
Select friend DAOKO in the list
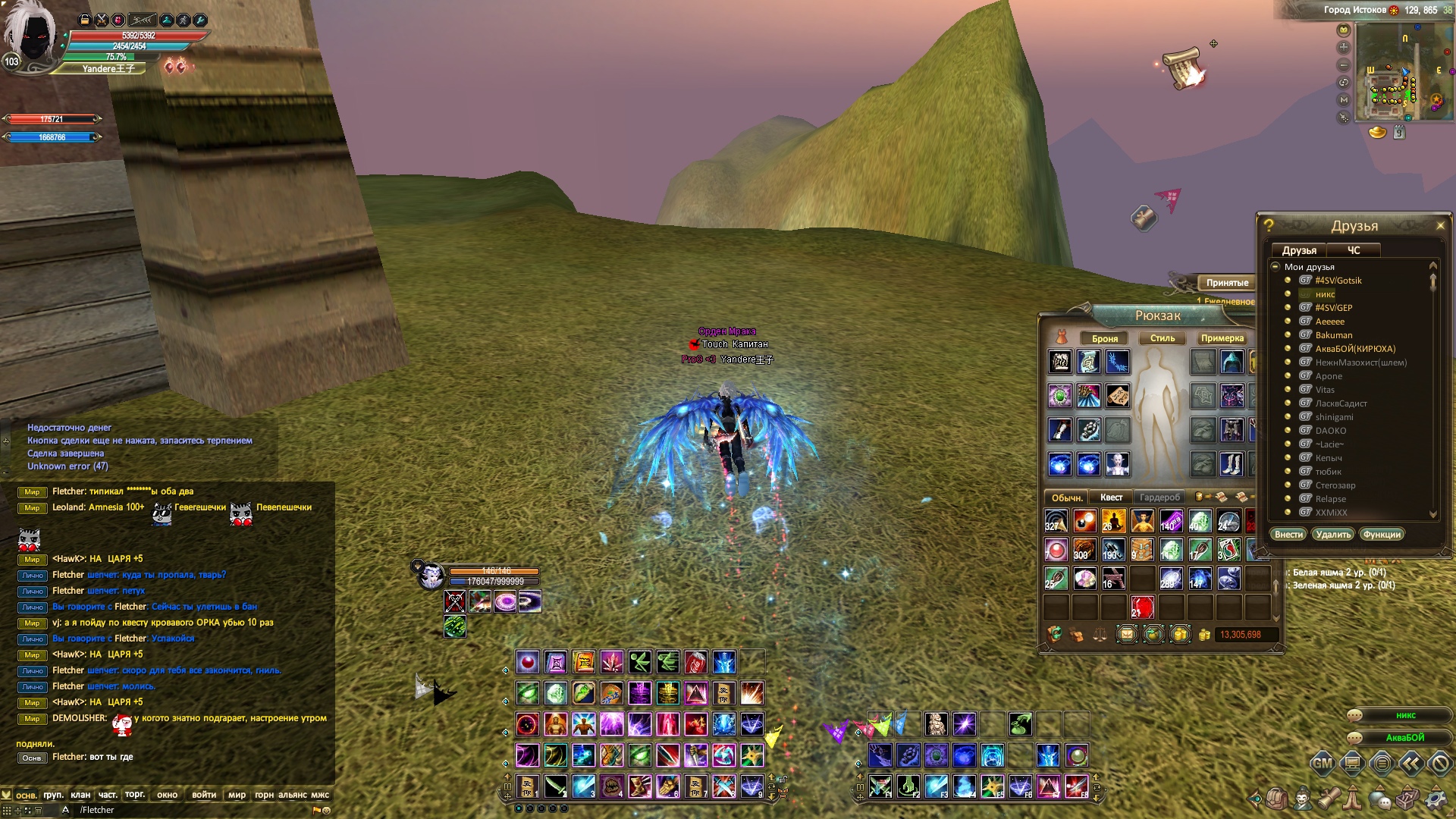(x=1331, y=431)
